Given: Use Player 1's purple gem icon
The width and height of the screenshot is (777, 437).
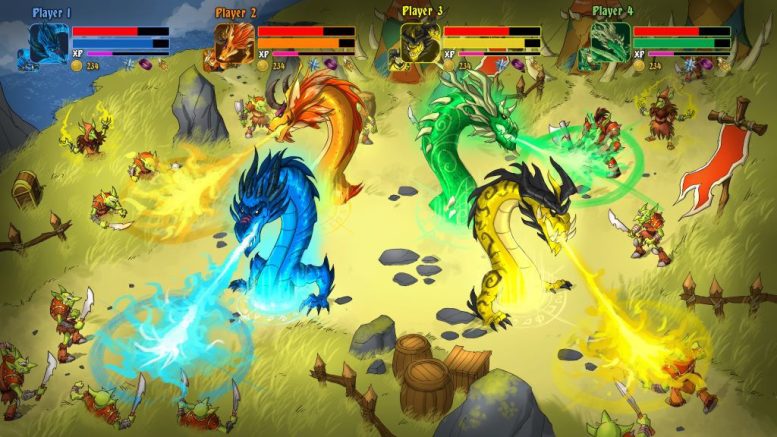Looking at the screenshot, I should [145, 65].
